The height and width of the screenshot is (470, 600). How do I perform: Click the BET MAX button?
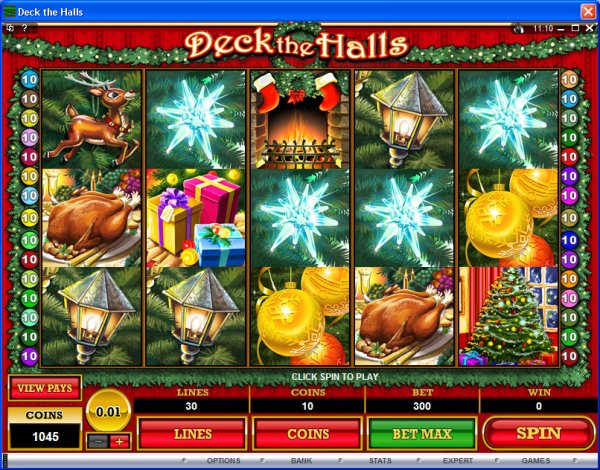[x=421, y=433]
